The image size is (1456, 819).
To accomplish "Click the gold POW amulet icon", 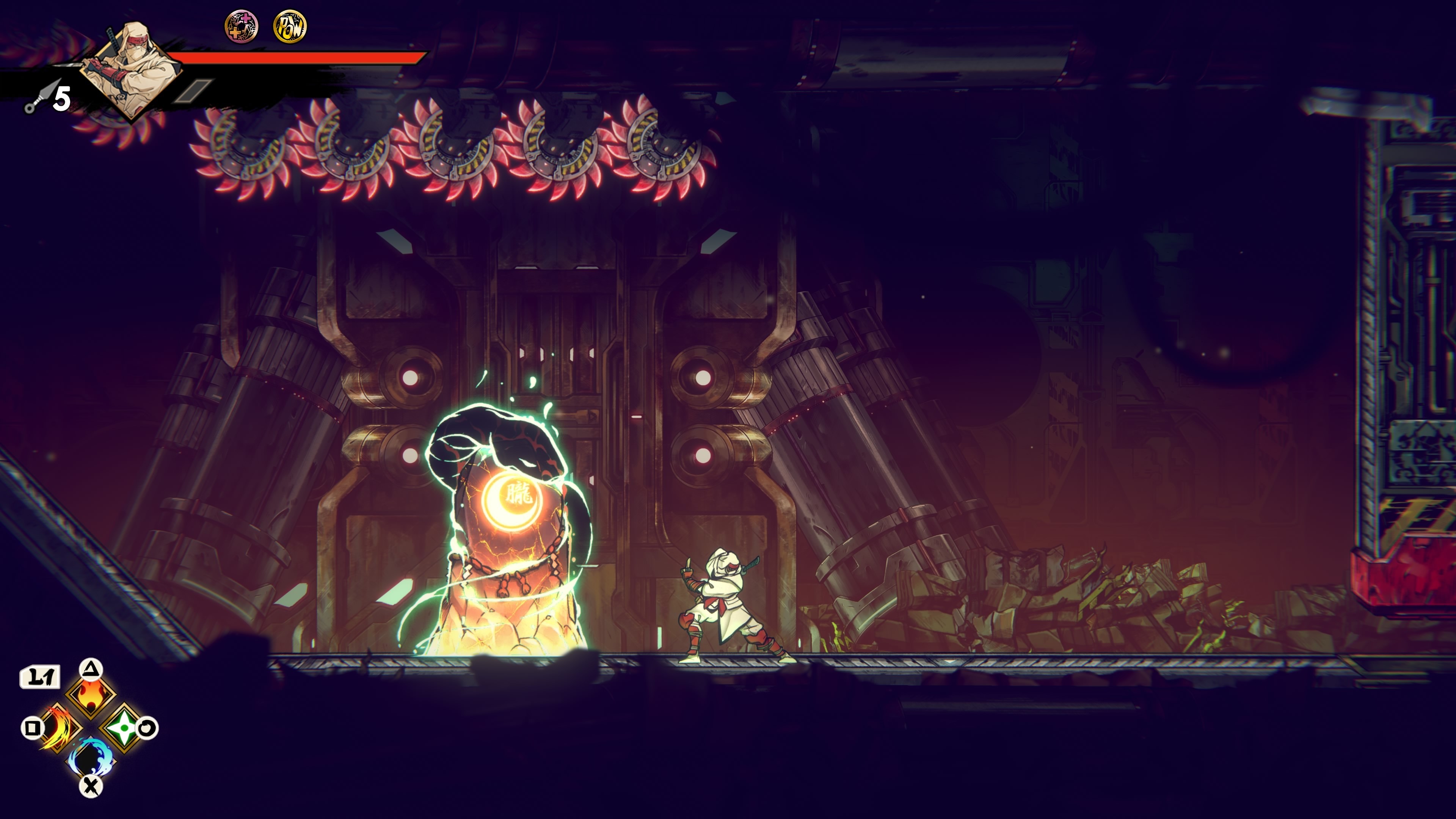I will tap(290, 27).
